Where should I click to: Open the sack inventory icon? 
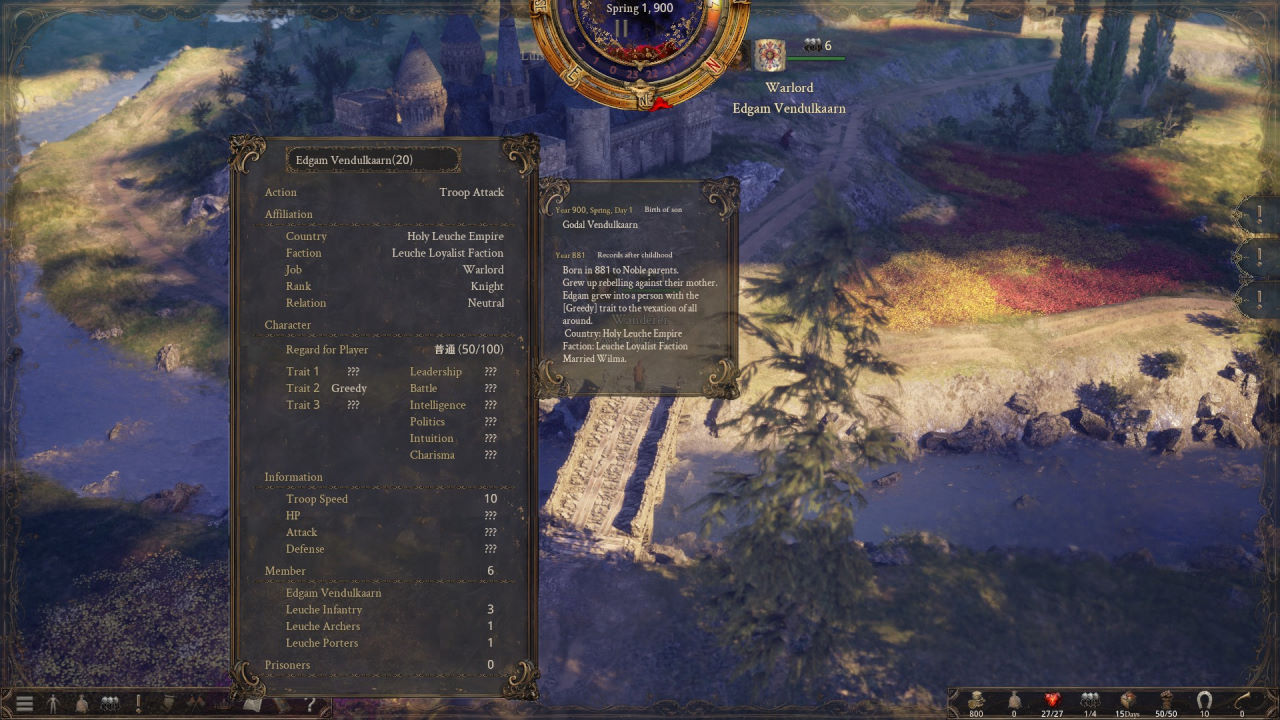[82, 704]
